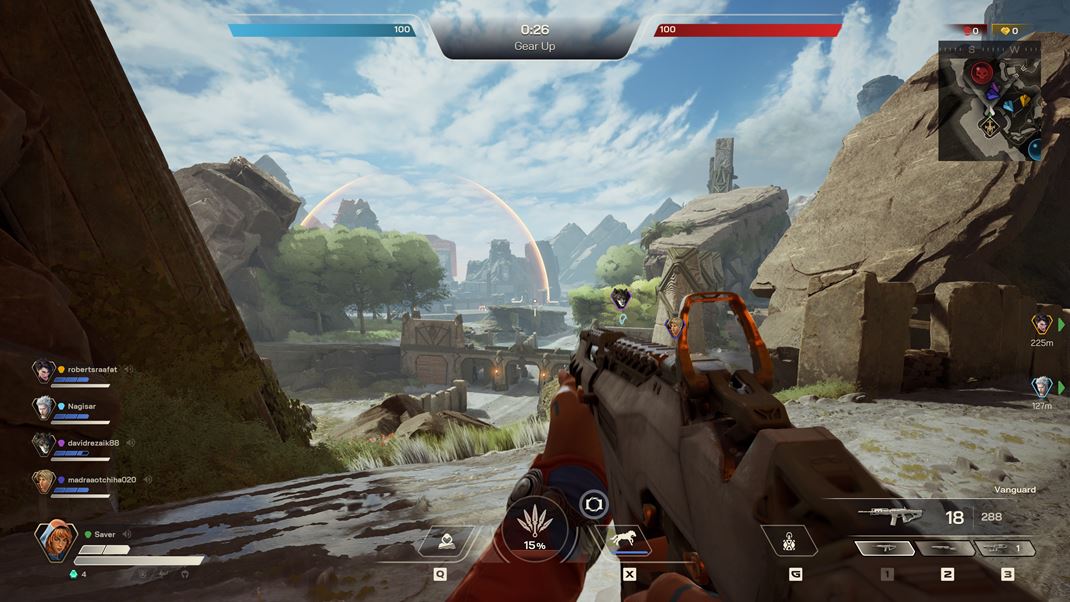Select teammate davidrezaik88's portrait

pyautogui.click(x=43, y=445)
